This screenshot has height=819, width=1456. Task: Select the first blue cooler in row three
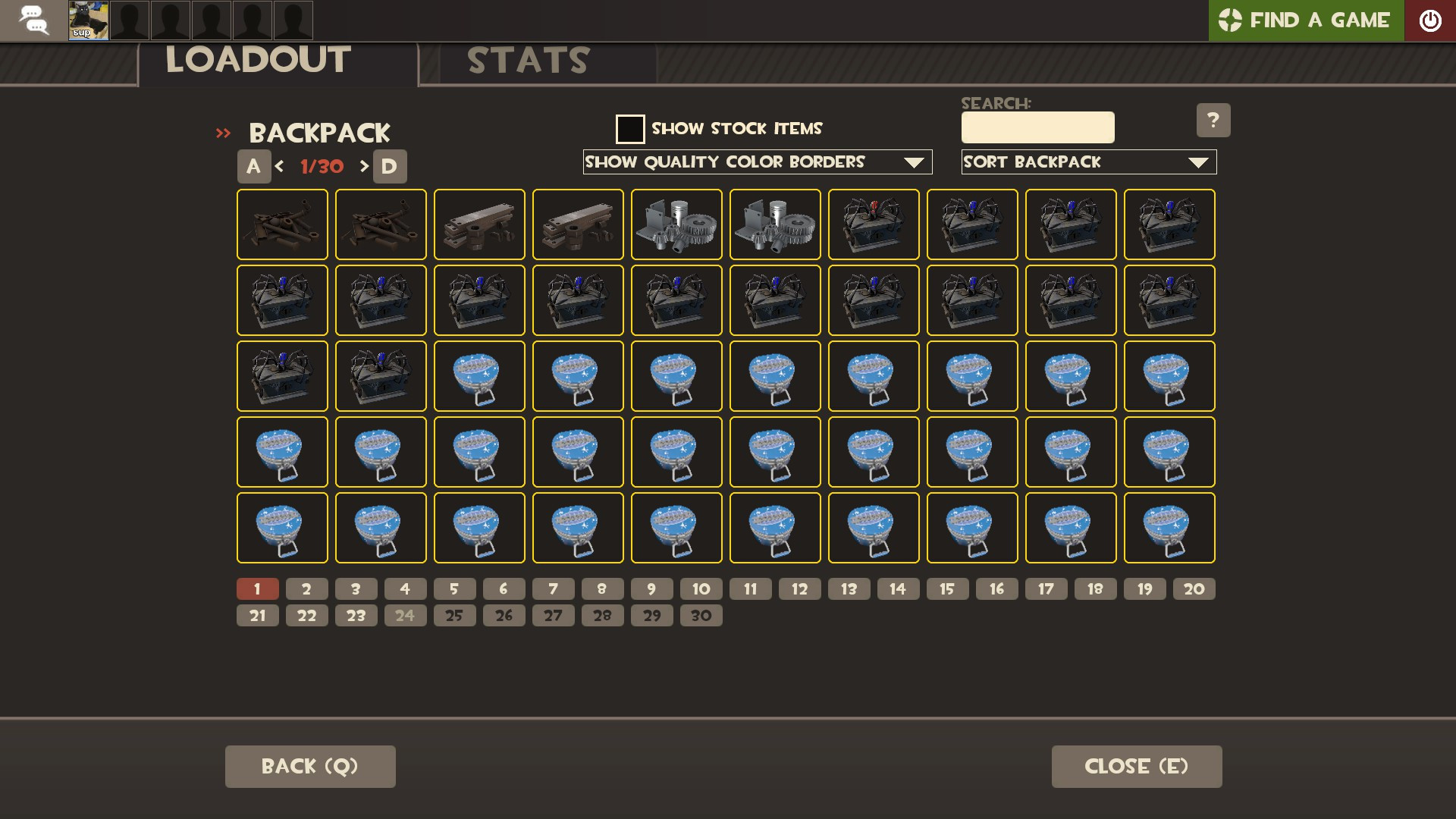[x=479, y=376]
